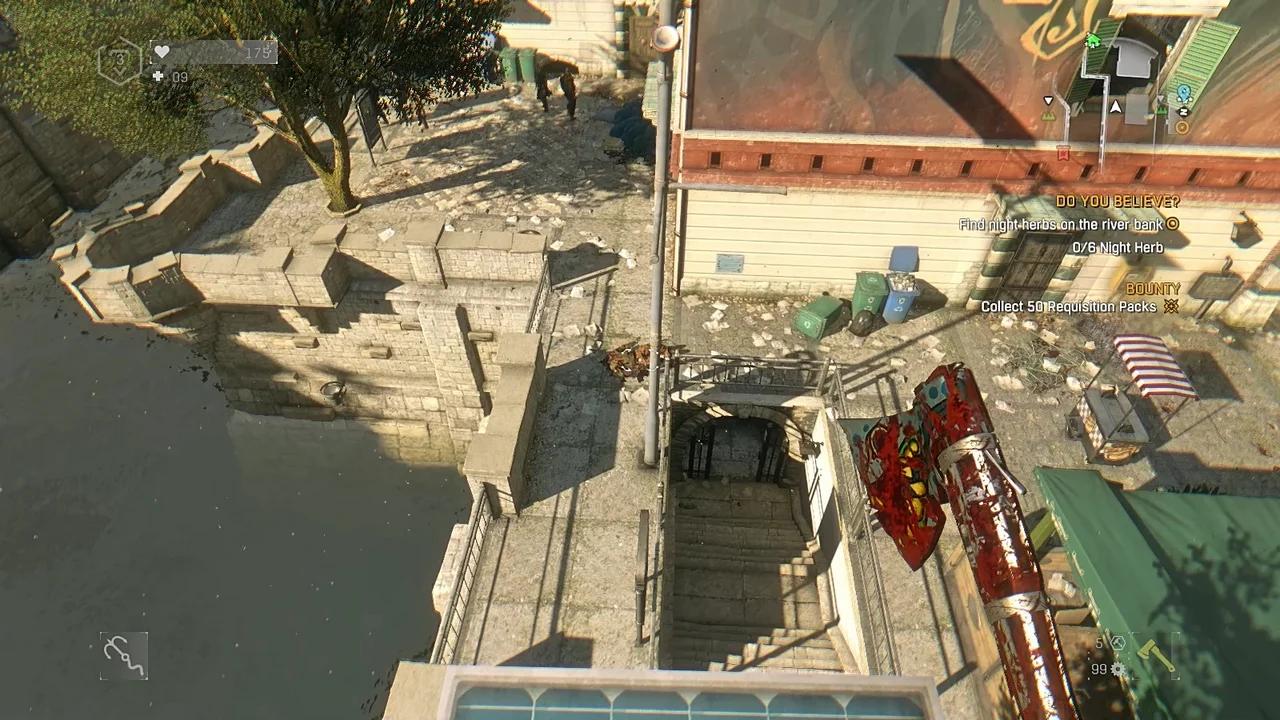Toggle the green tent markers on the minimap
The image size is (1280, 720).
[x=1160, y=109]
